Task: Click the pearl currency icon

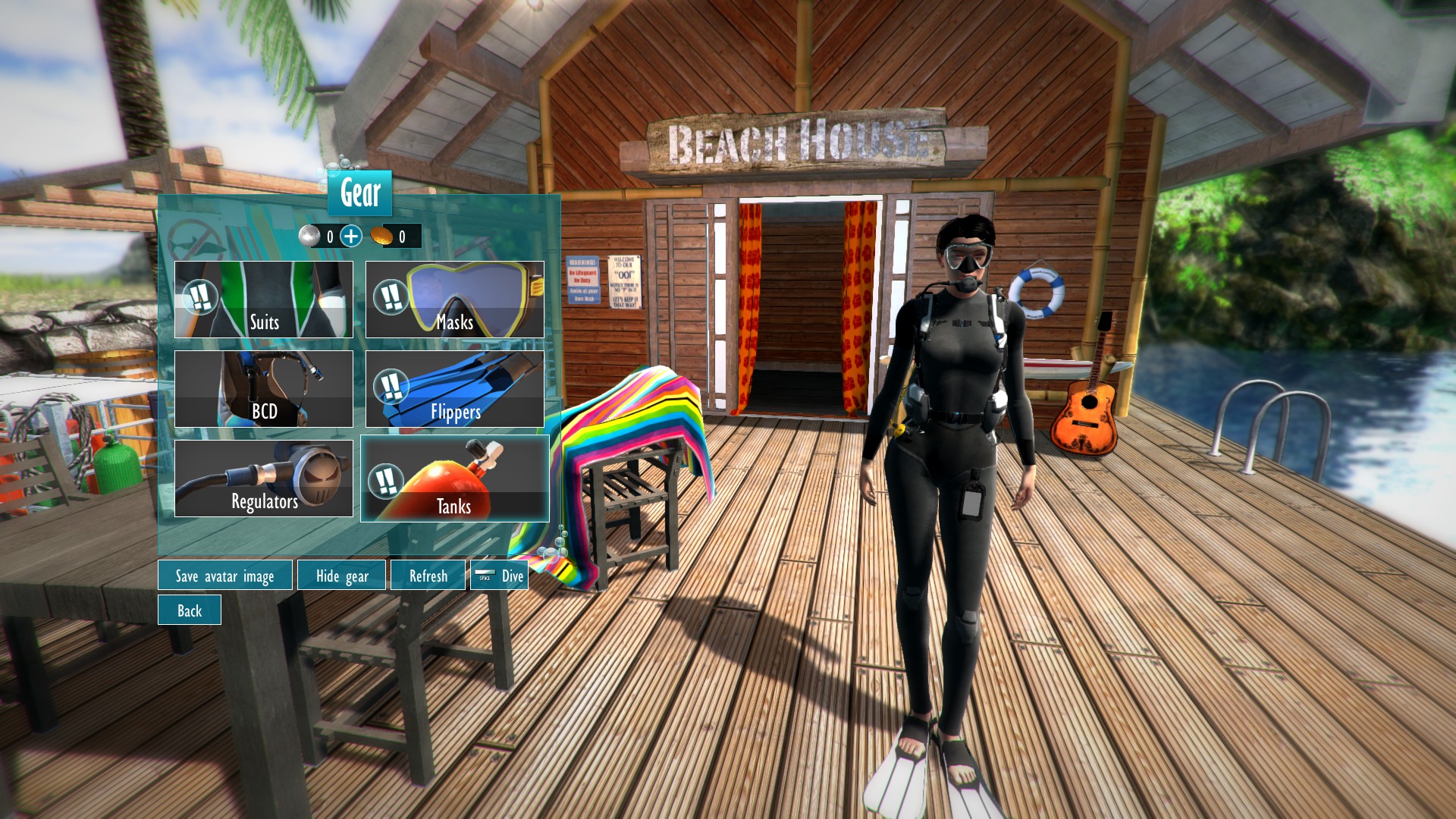Action: pyautogui.click(x=310, y=235)
